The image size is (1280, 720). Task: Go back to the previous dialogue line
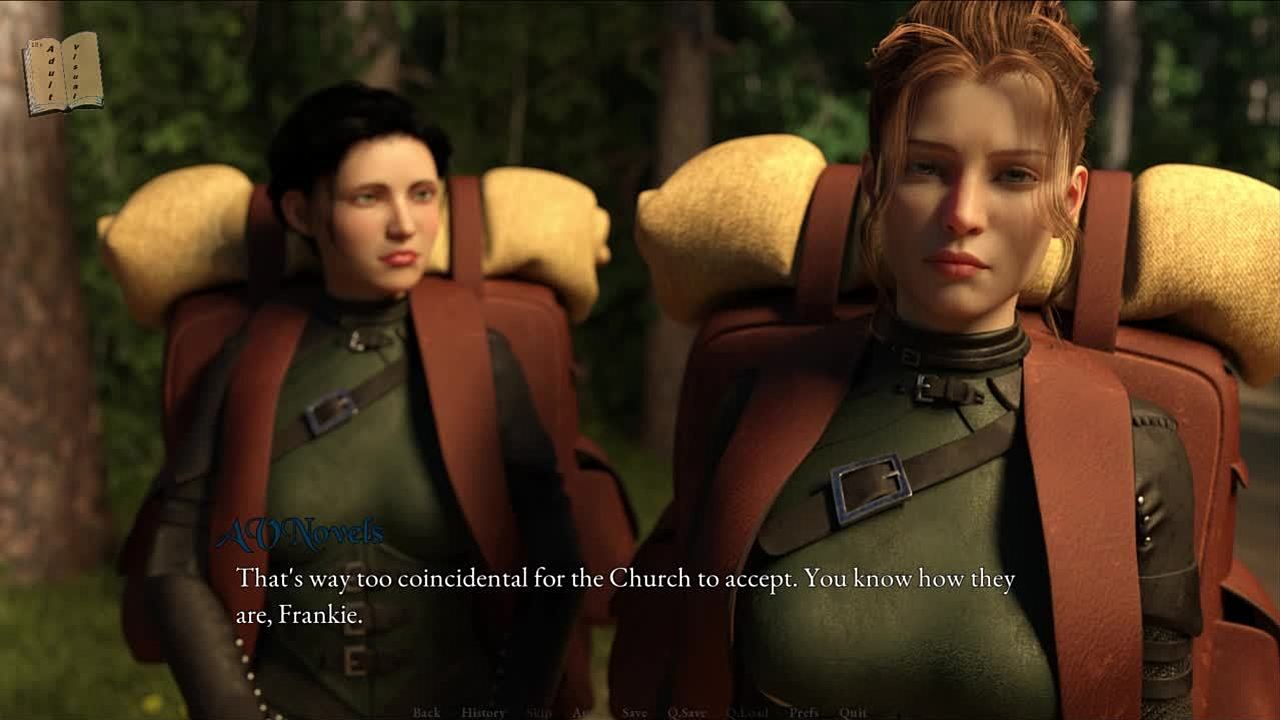point(426,712)
